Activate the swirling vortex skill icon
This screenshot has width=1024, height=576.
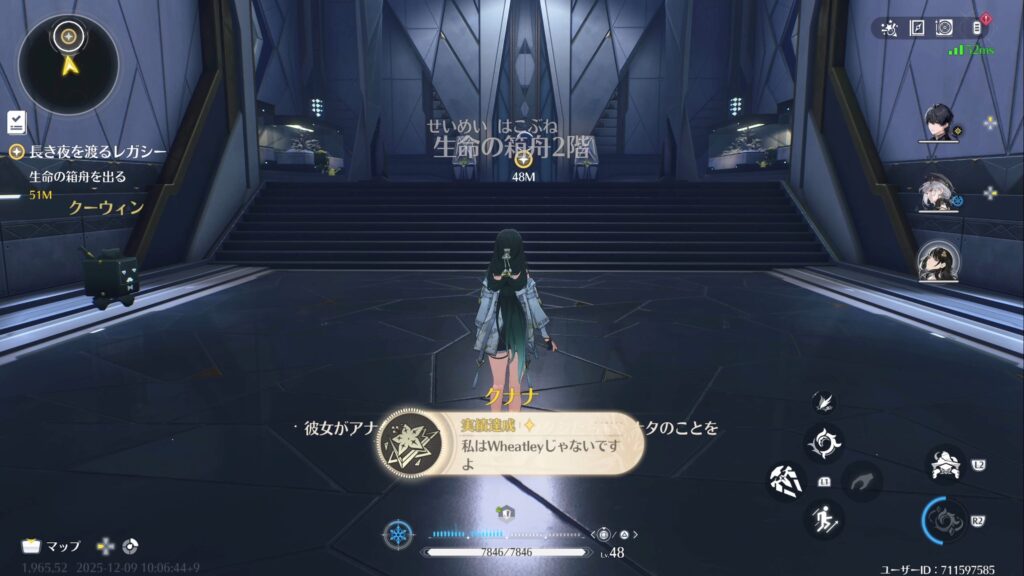pos(824,442)
